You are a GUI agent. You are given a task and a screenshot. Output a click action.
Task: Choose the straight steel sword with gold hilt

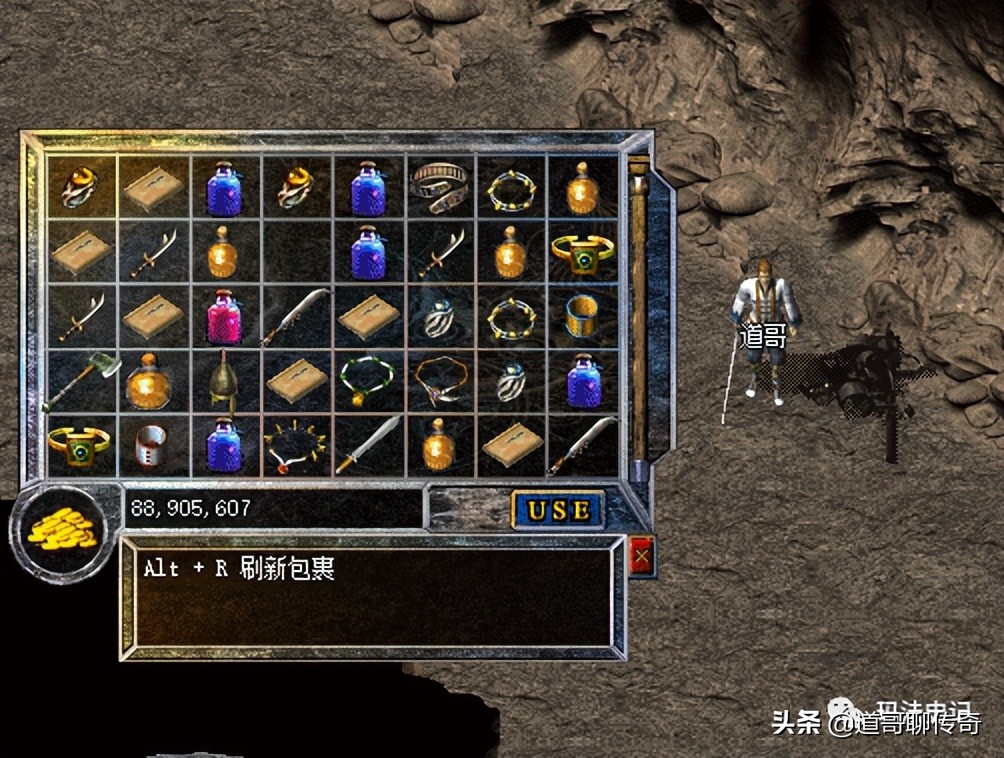[x=368, y=444]
